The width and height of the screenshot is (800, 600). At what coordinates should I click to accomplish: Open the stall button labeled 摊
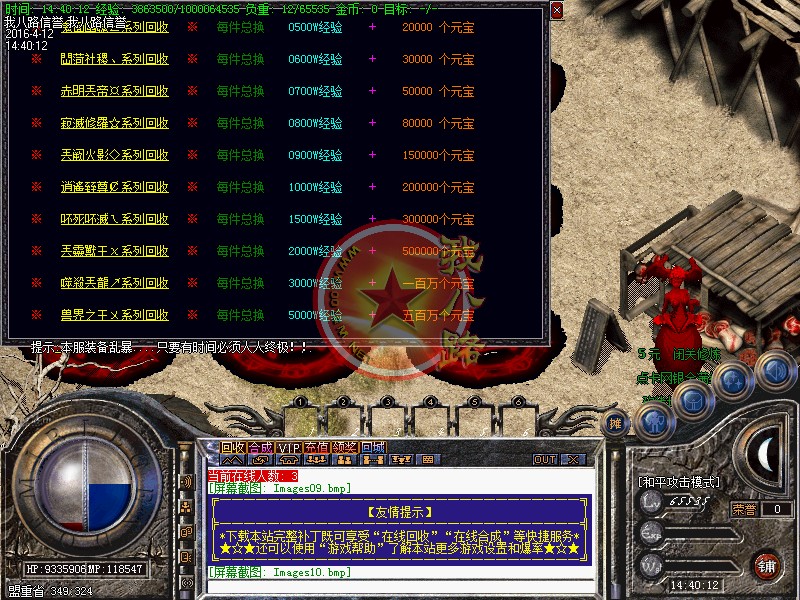[x=617, y=423]
